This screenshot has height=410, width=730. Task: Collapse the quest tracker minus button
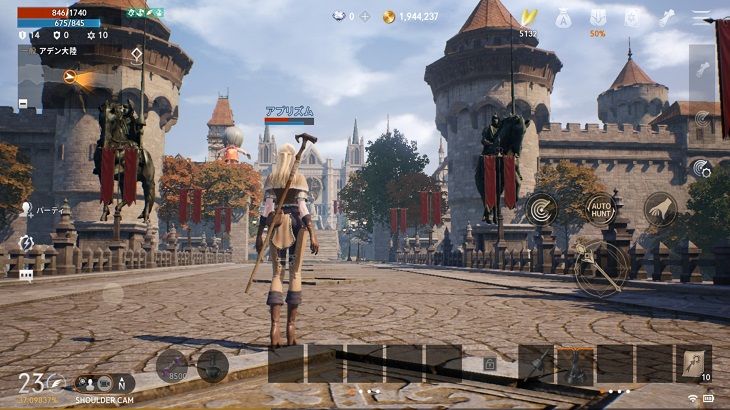click(x=23, y=103)
